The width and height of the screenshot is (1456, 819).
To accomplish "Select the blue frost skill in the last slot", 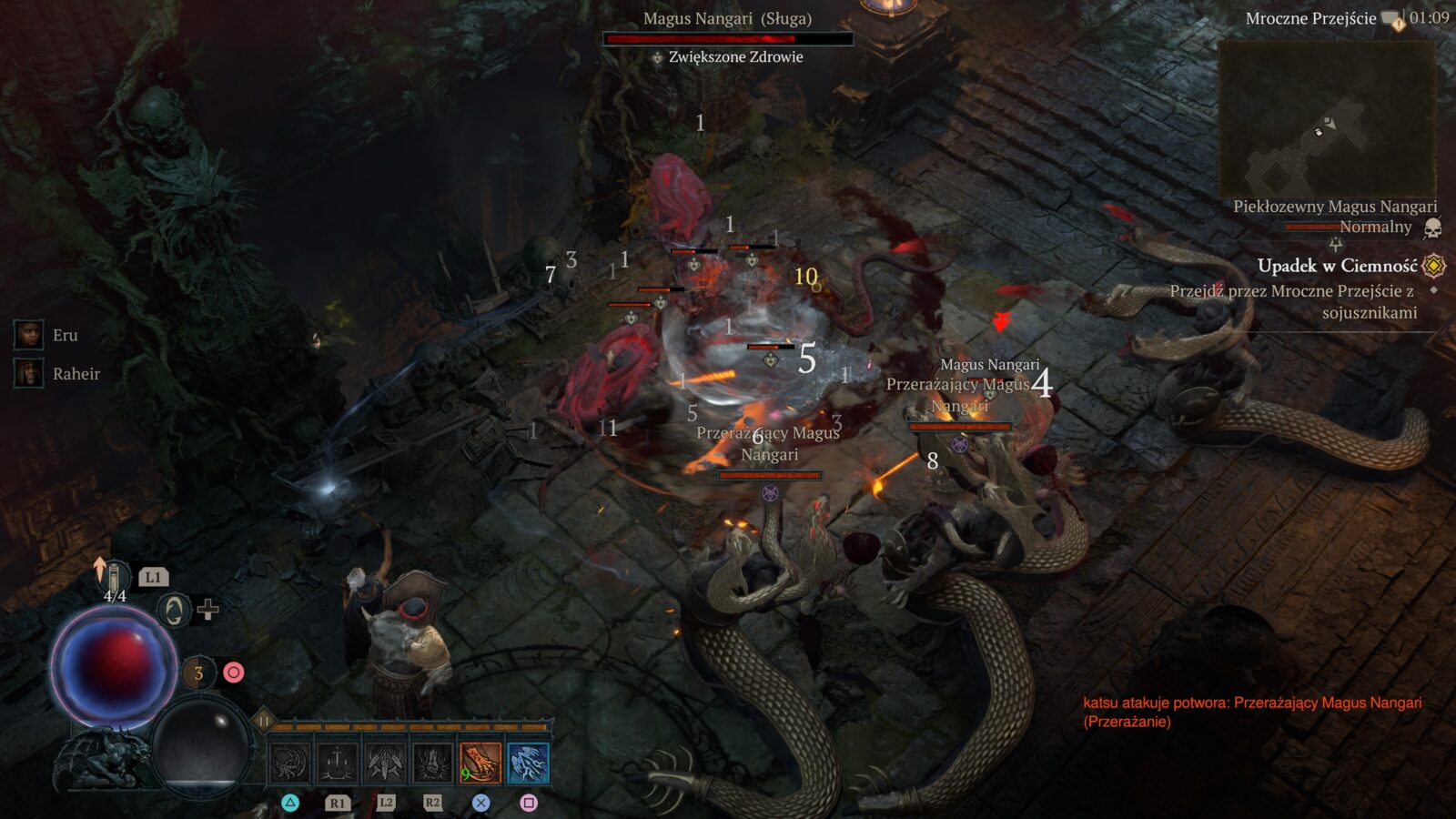I will pos(528,762).
